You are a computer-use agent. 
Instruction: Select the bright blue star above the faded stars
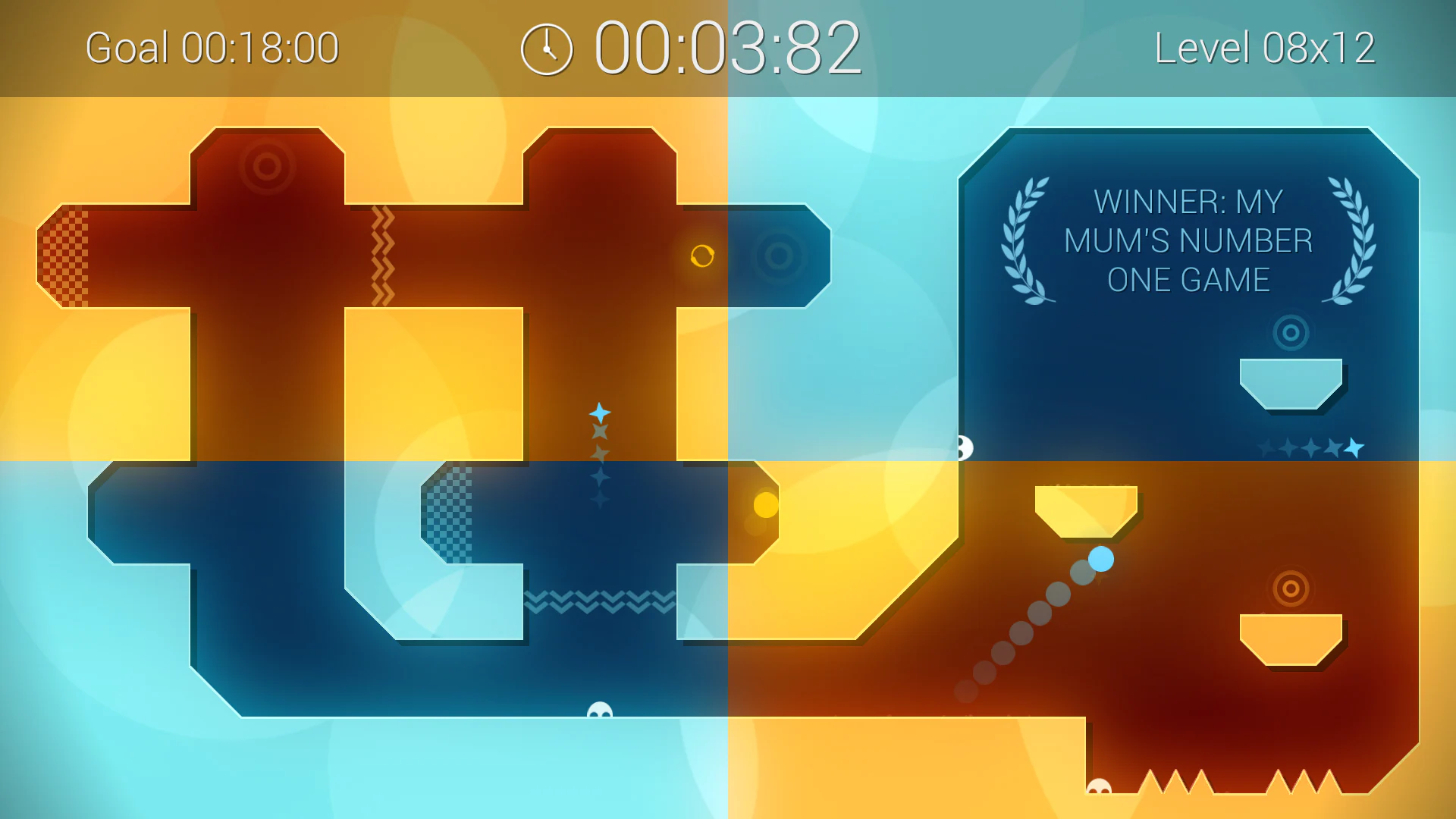click(599, 412)
